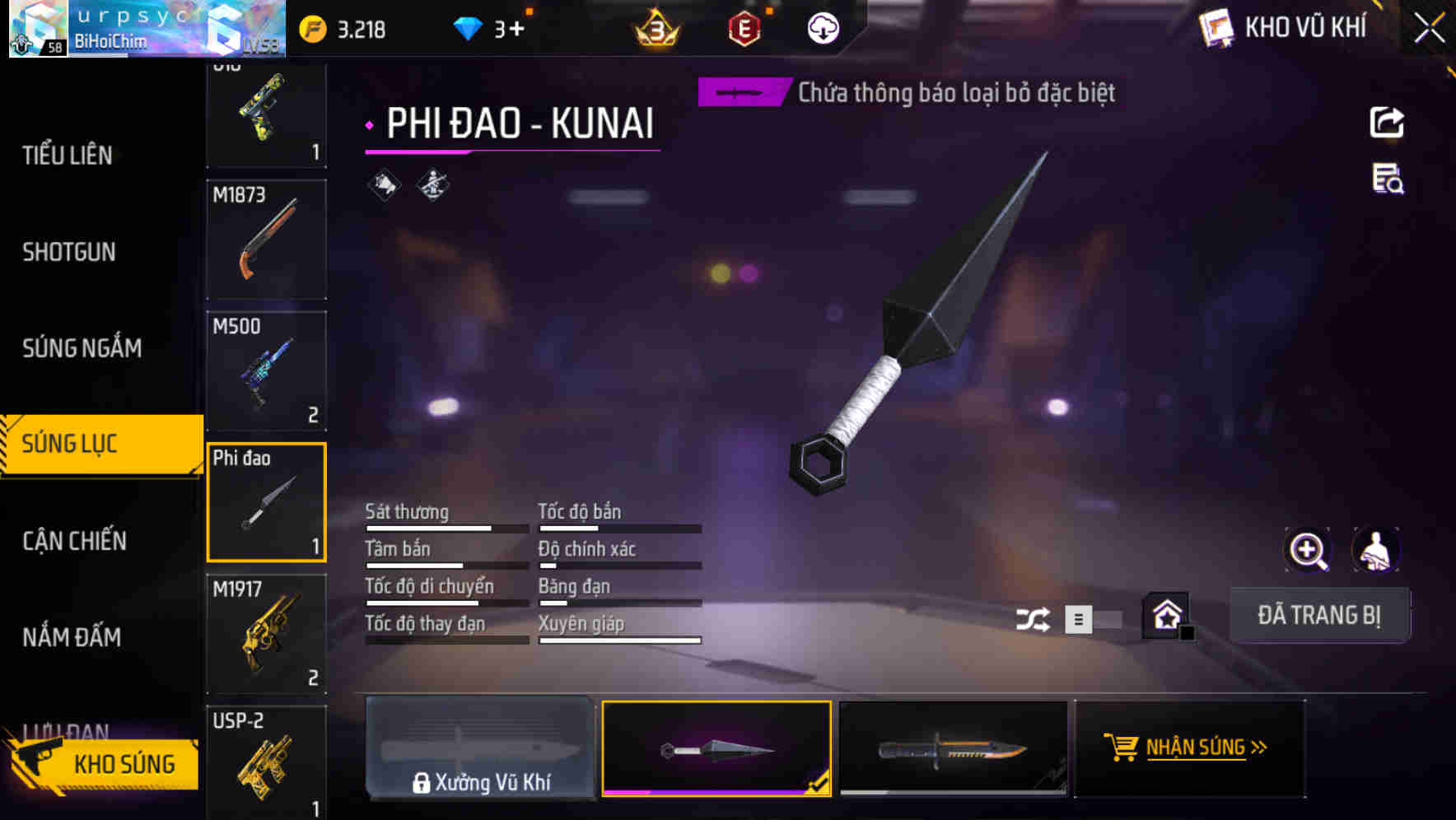Screen dimensions: 1456x820
Task: Select the orange-striped bayonet skin variant
Action: pos(953,748)
